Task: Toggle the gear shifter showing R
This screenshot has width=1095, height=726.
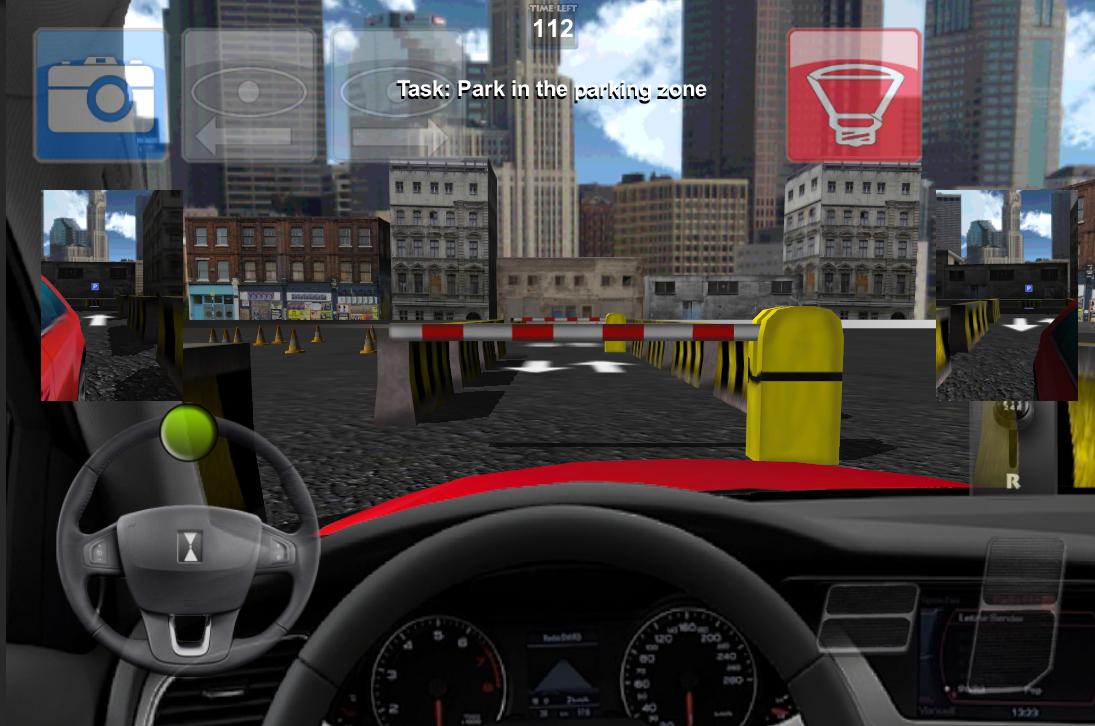Action: [1012, 445]
